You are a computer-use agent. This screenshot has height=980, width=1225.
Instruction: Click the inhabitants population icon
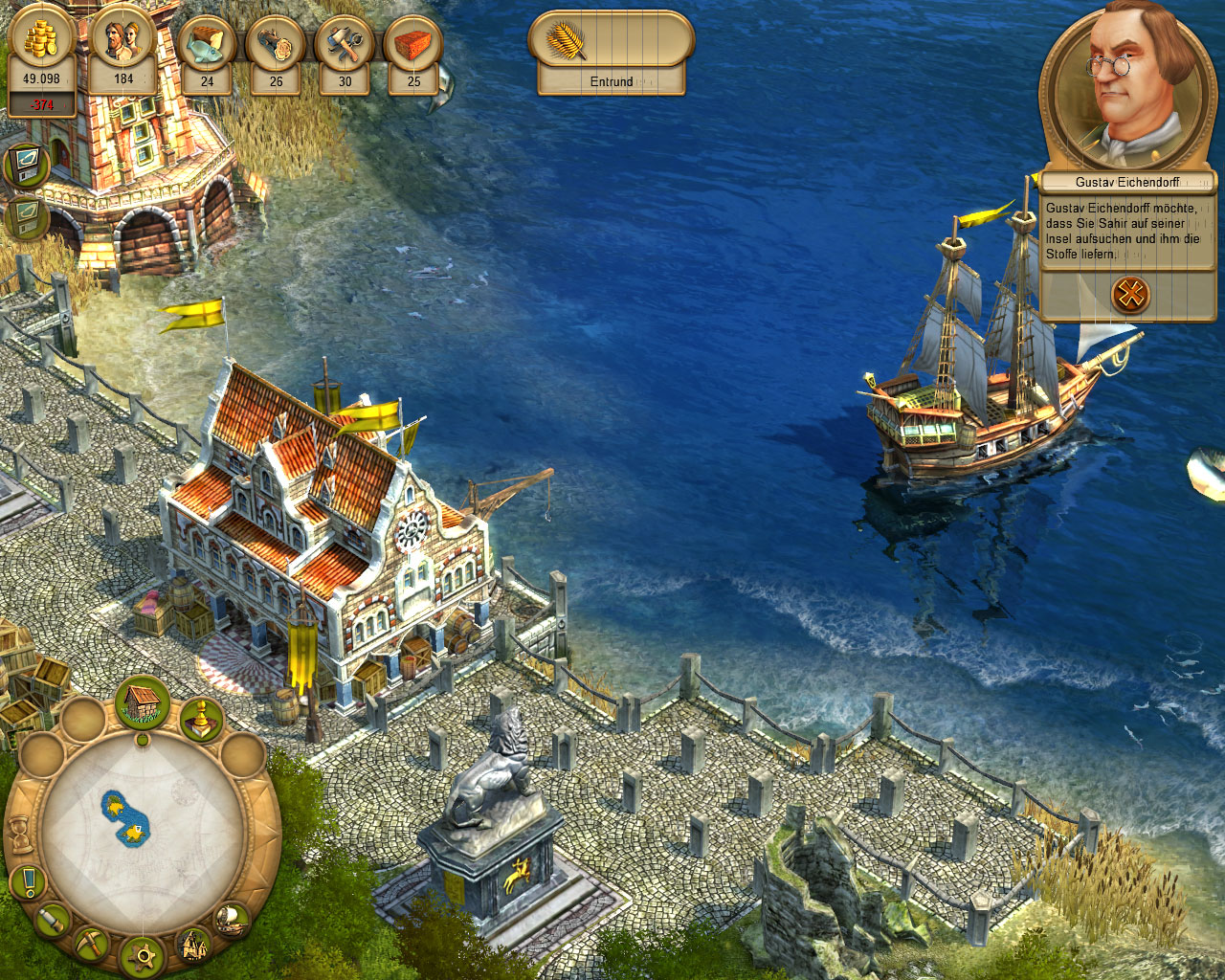pos(123,43)
